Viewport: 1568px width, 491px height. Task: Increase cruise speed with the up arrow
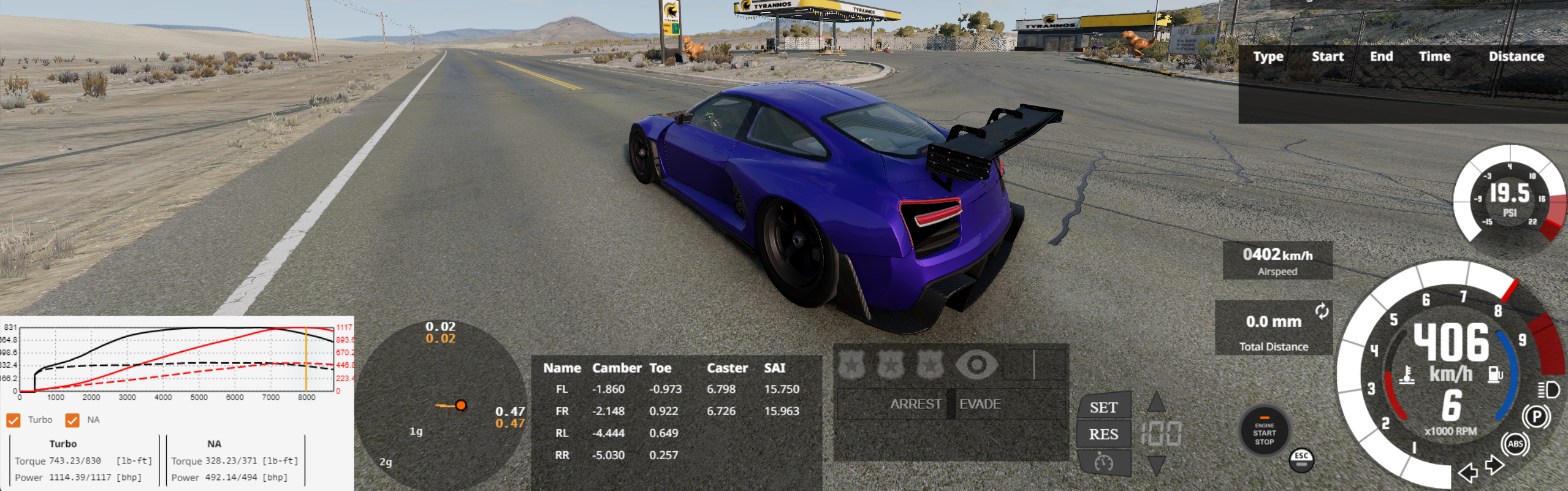point(1156,403)
